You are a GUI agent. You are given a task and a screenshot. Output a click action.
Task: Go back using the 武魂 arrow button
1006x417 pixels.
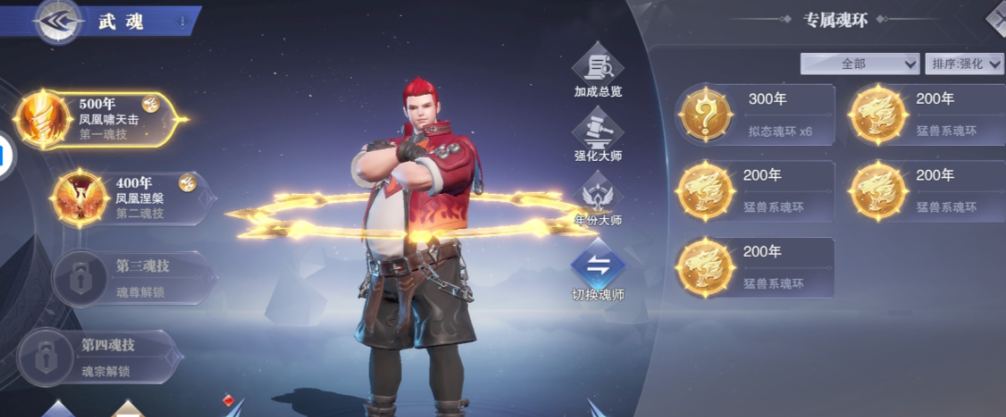click(57, 21)
